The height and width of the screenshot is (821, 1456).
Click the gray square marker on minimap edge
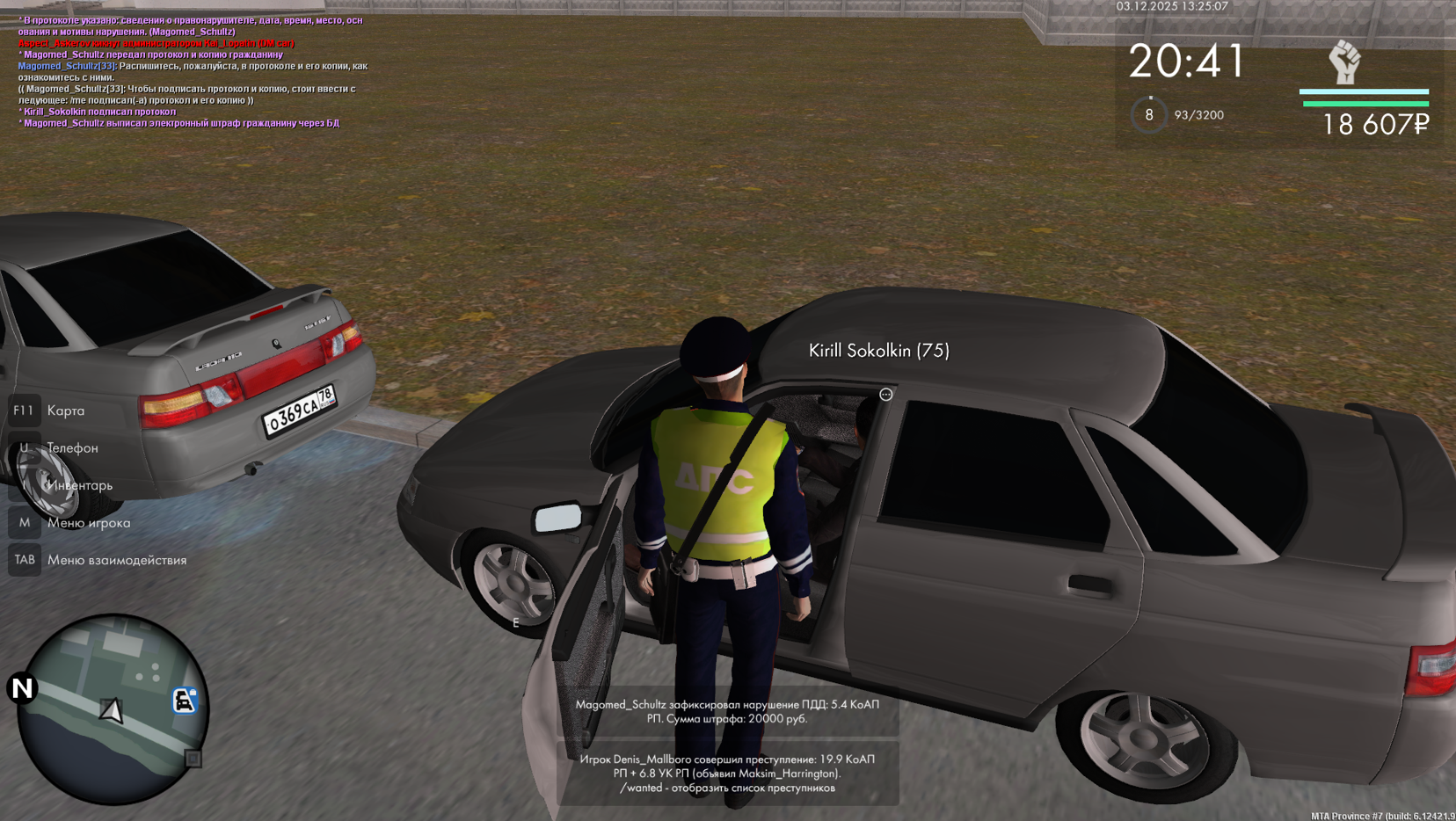tap(193, 759)
